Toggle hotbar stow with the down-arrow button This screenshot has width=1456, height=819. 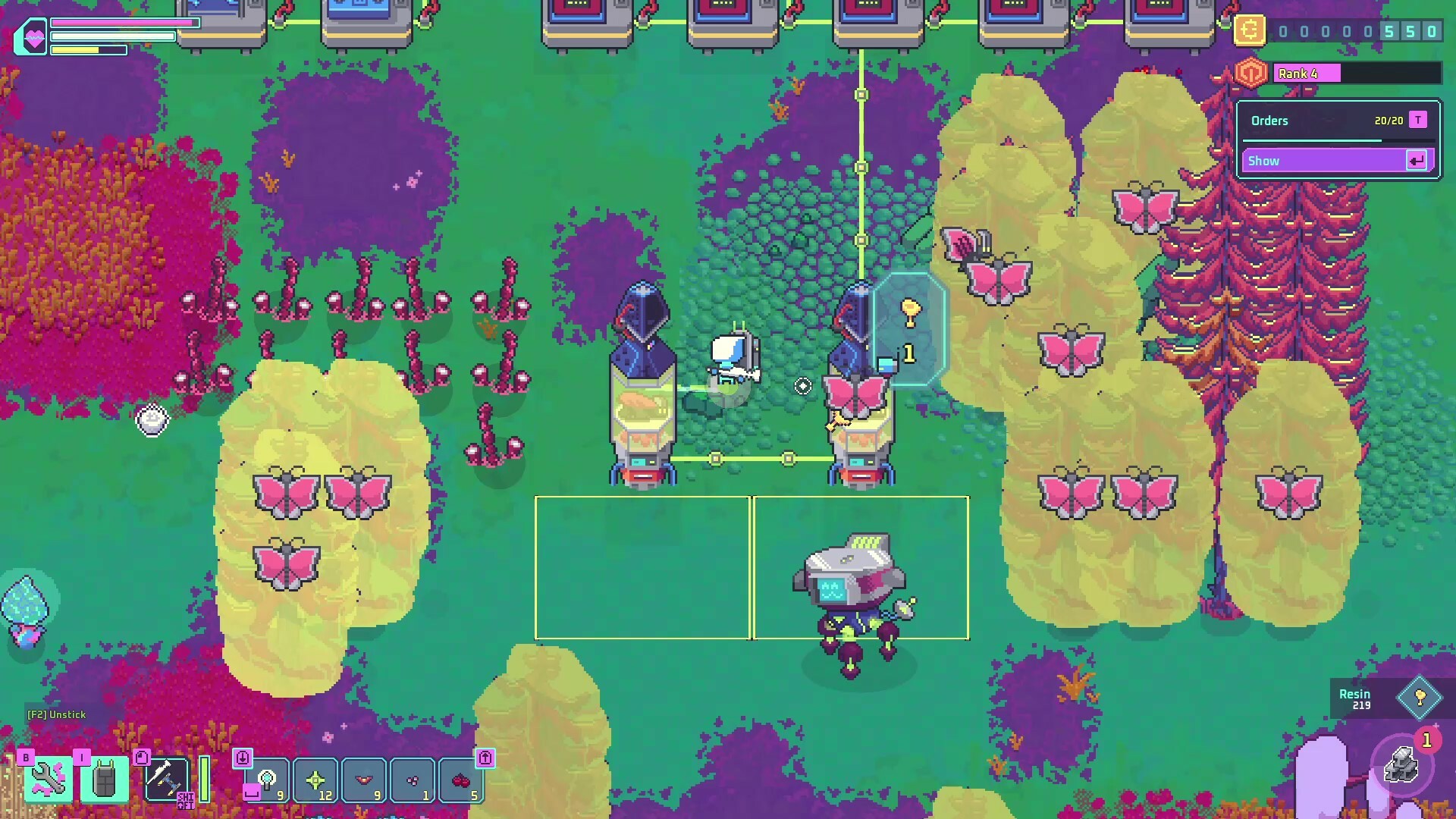point(243,759)
